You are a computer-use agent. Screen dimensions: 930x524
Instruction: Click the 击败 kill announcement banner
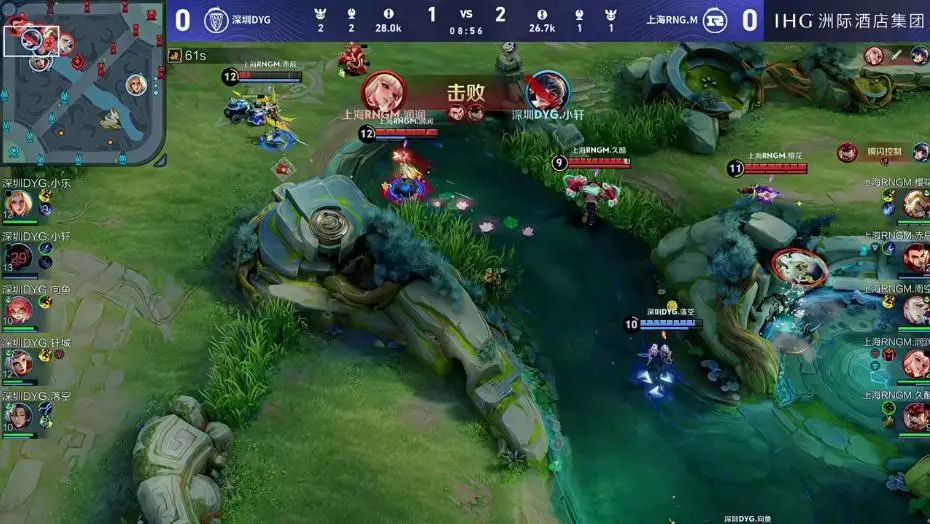pos(466,94)
